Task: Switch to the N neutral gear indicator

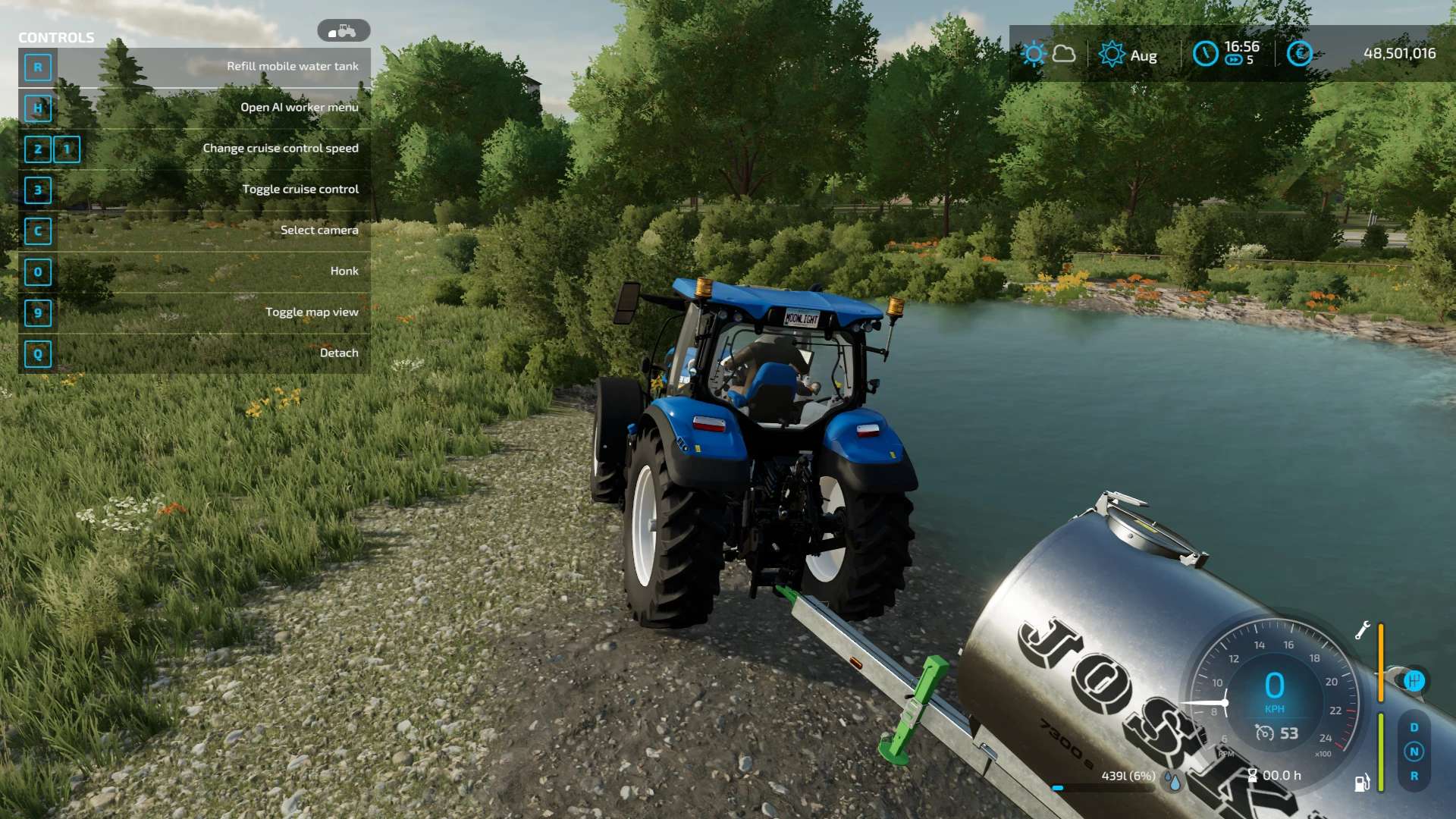Action: pos(1414,752)
